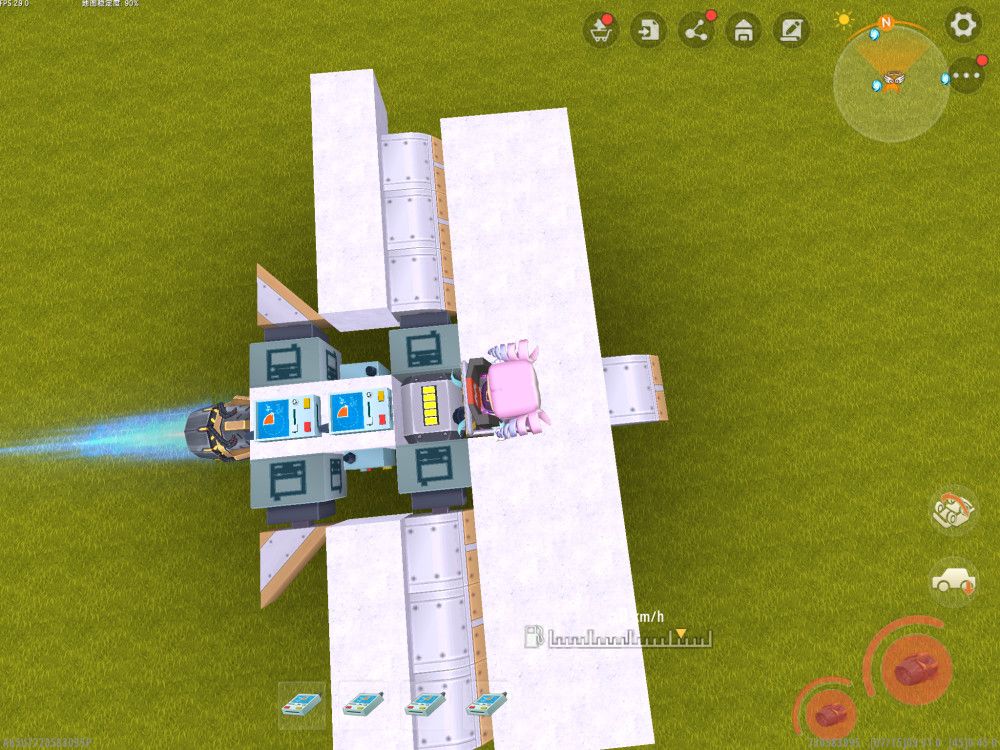Activate the small red engine thruster button

point(828,712)
